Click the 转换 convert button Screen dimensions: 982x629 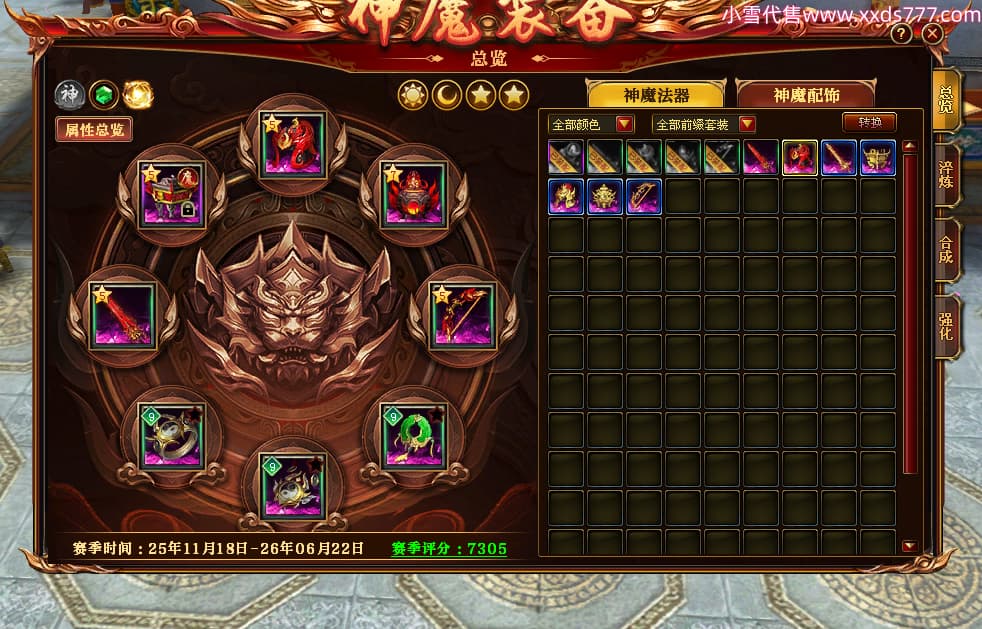click(869, 122)
